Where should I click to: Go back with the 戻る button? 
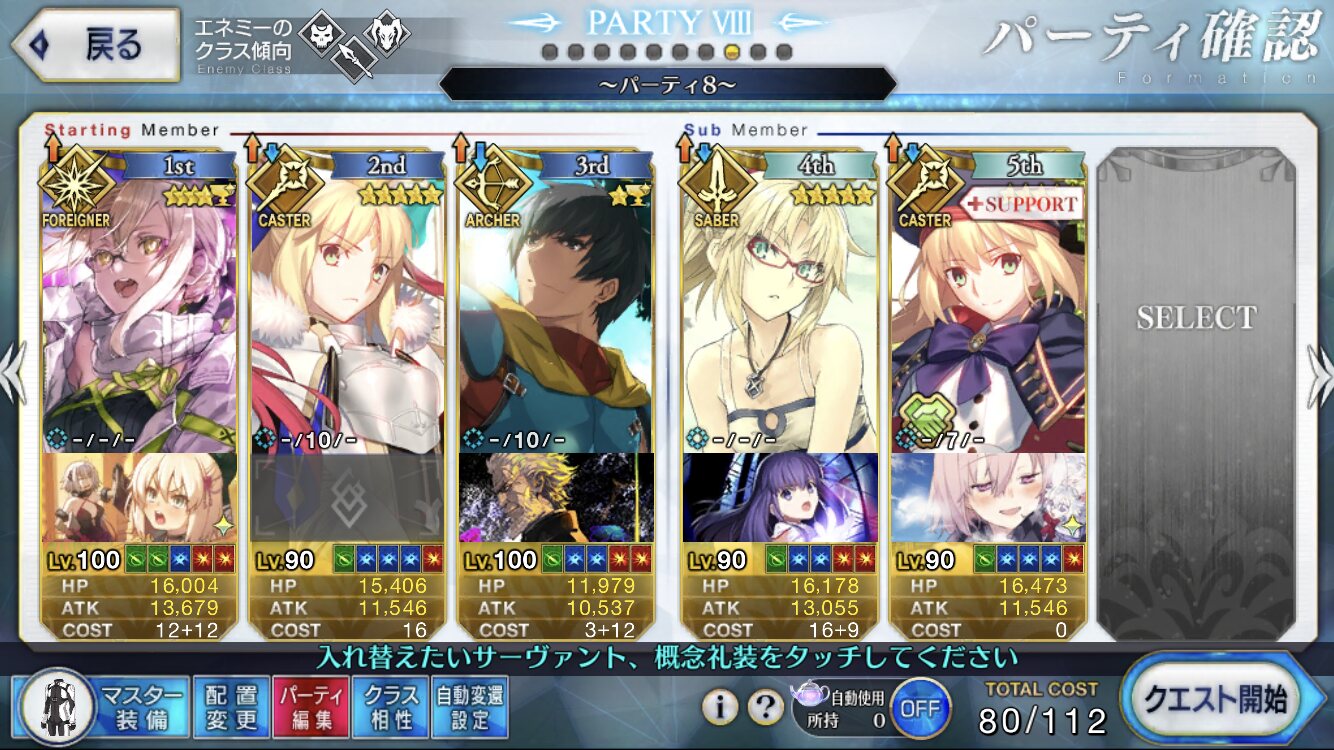pyautogui.click(x=95, y=45)
